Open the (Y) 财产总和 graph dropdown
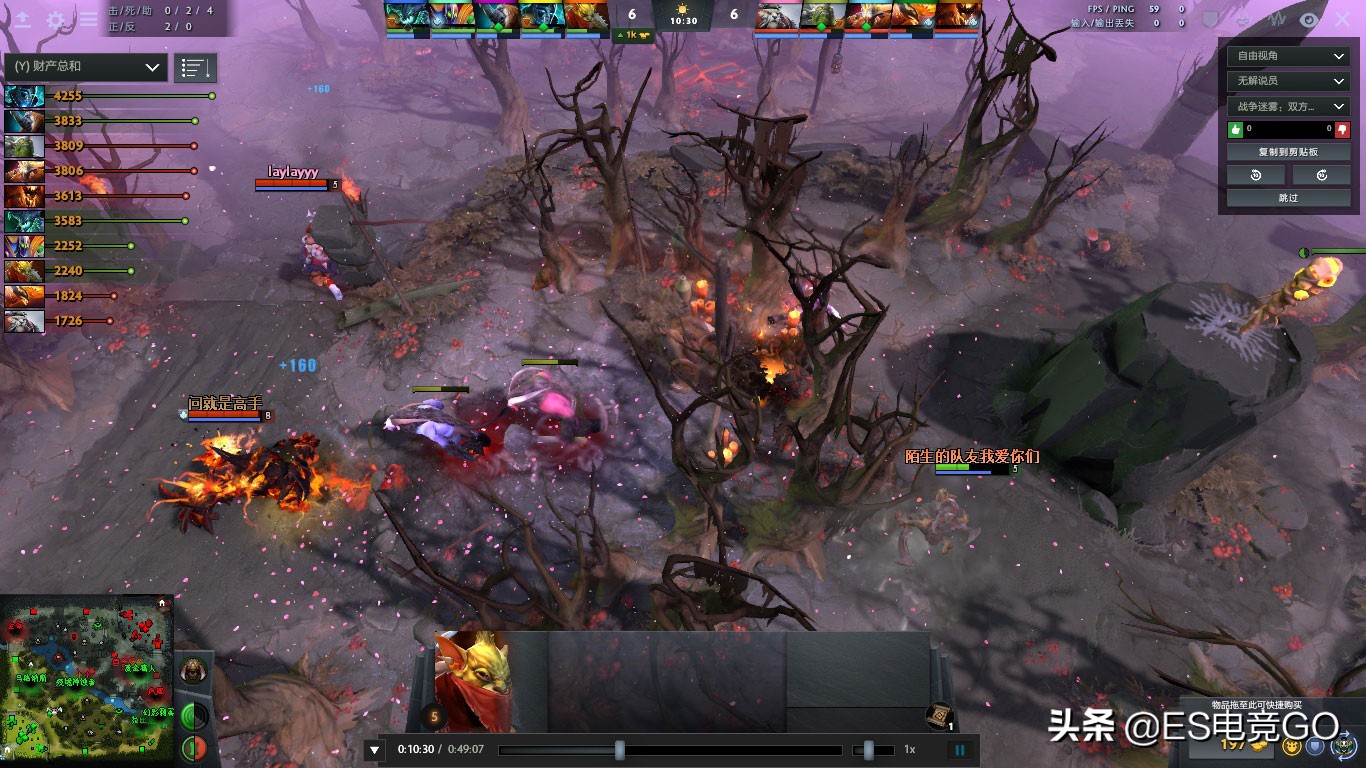The image size is (1366, 768). tap(85, 67)
